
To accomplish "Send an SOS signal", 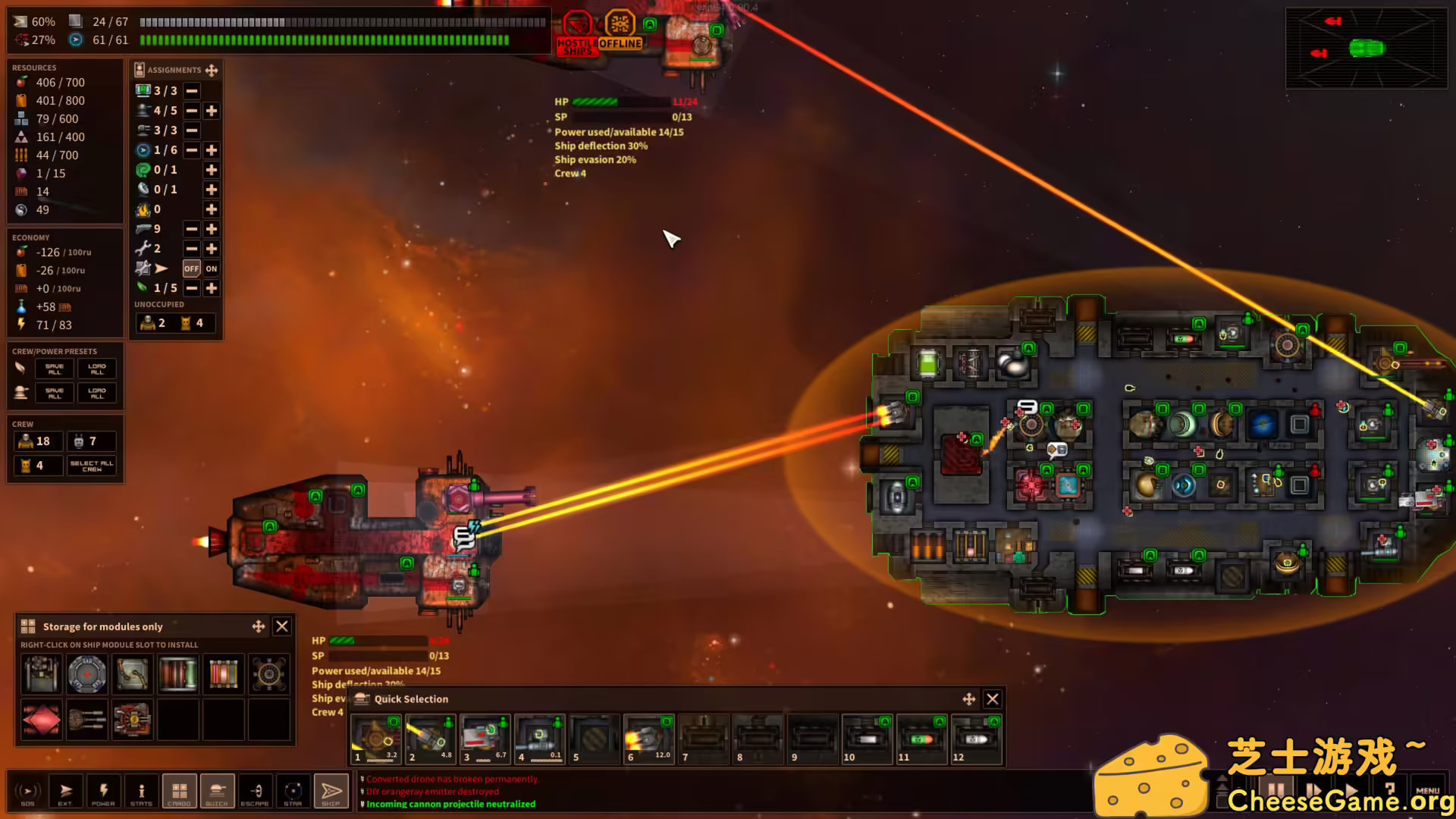I will click(x=28, y=792).
